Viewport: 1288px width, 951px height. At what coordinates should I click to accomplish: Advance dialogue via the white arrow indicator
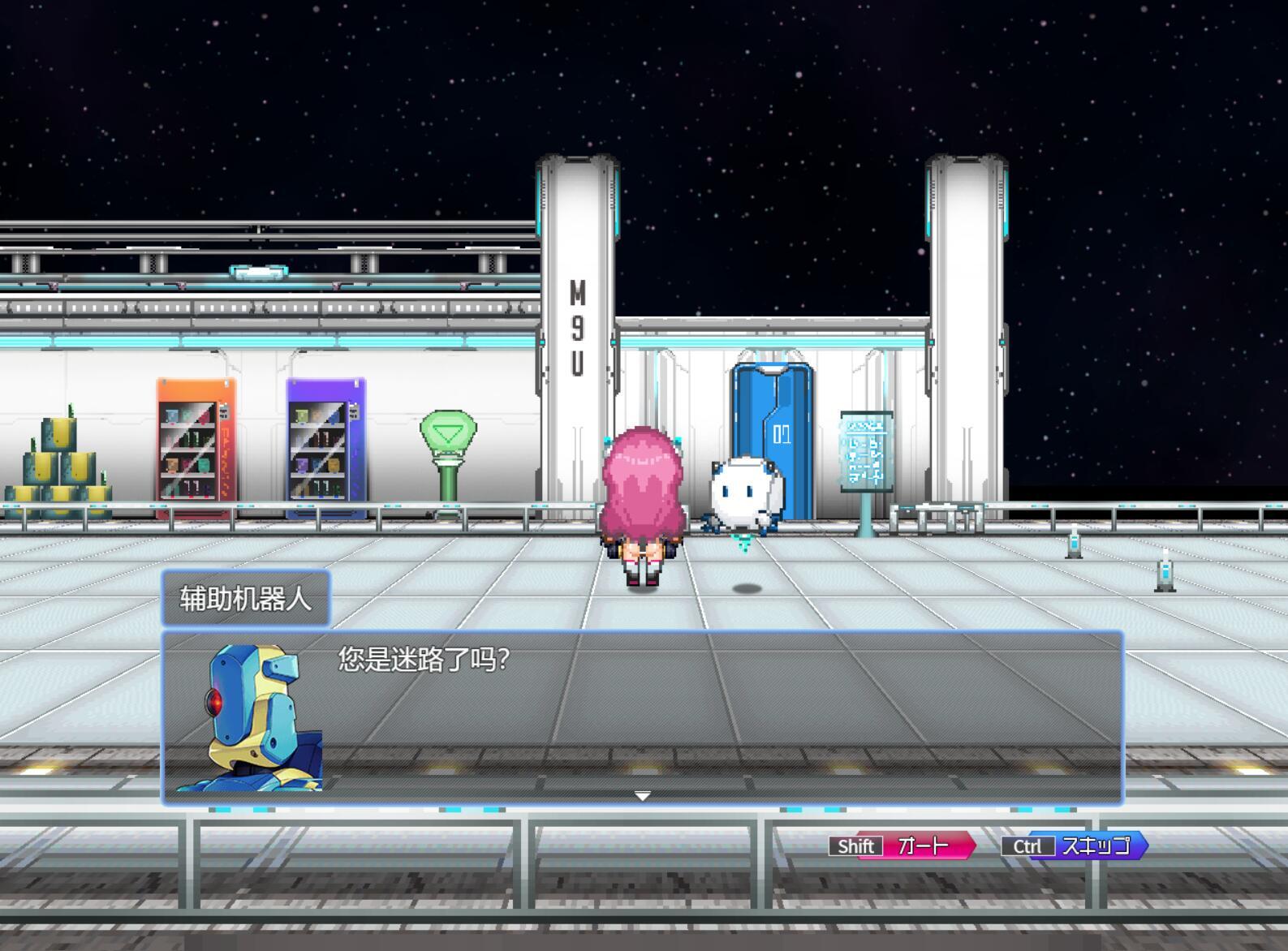coord(642,796)
